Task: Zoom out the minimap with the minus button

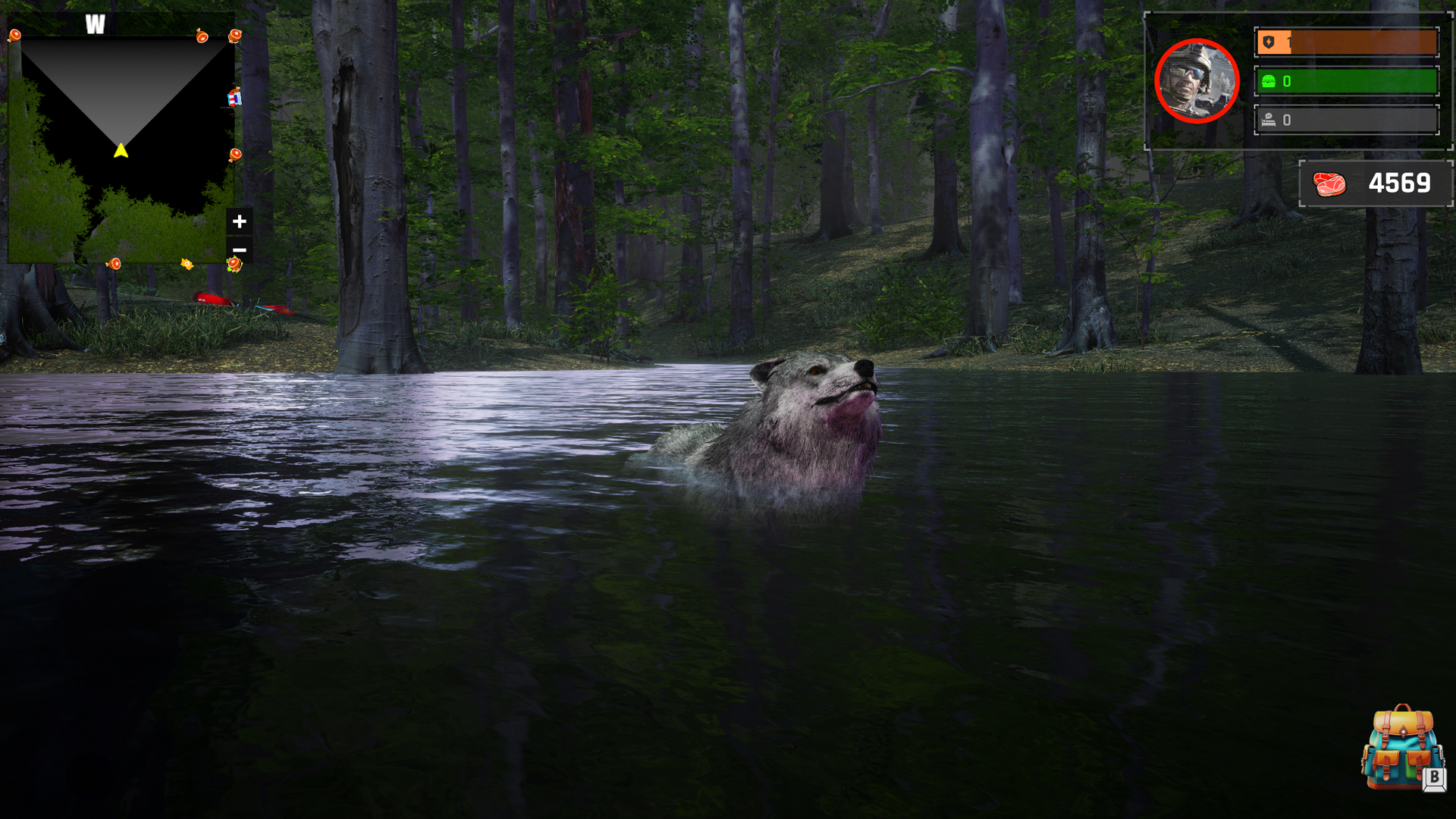Action: pos(240,249)
